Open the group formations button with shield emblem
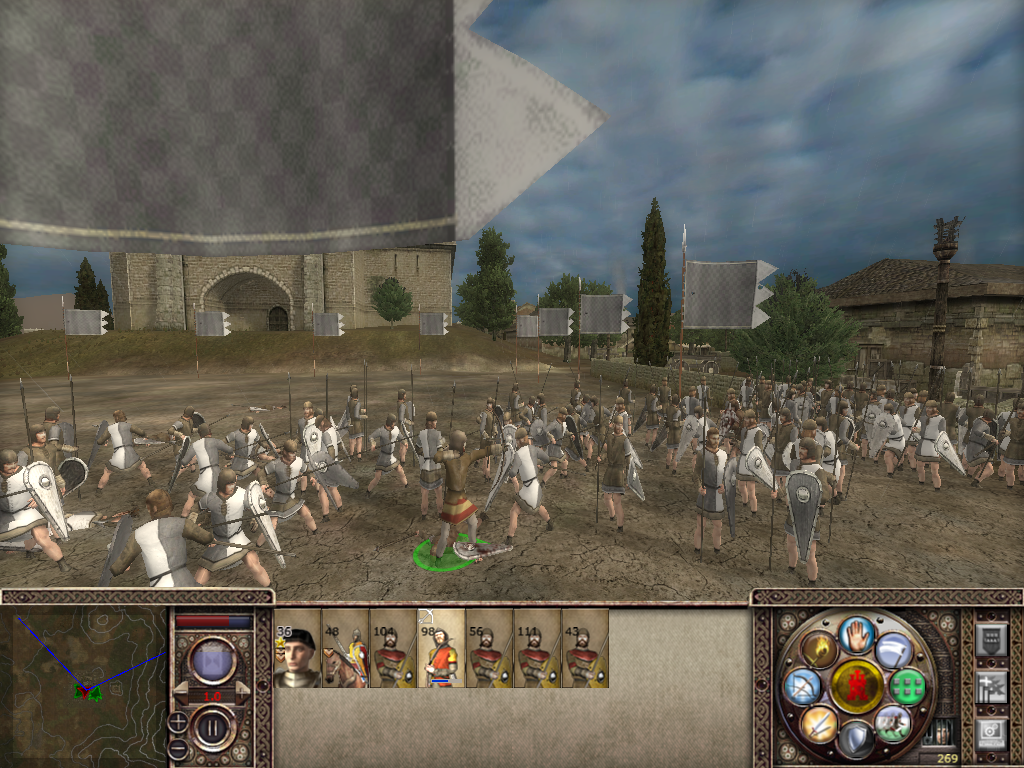Viewport: 1024px width, 768px height. 991,638
